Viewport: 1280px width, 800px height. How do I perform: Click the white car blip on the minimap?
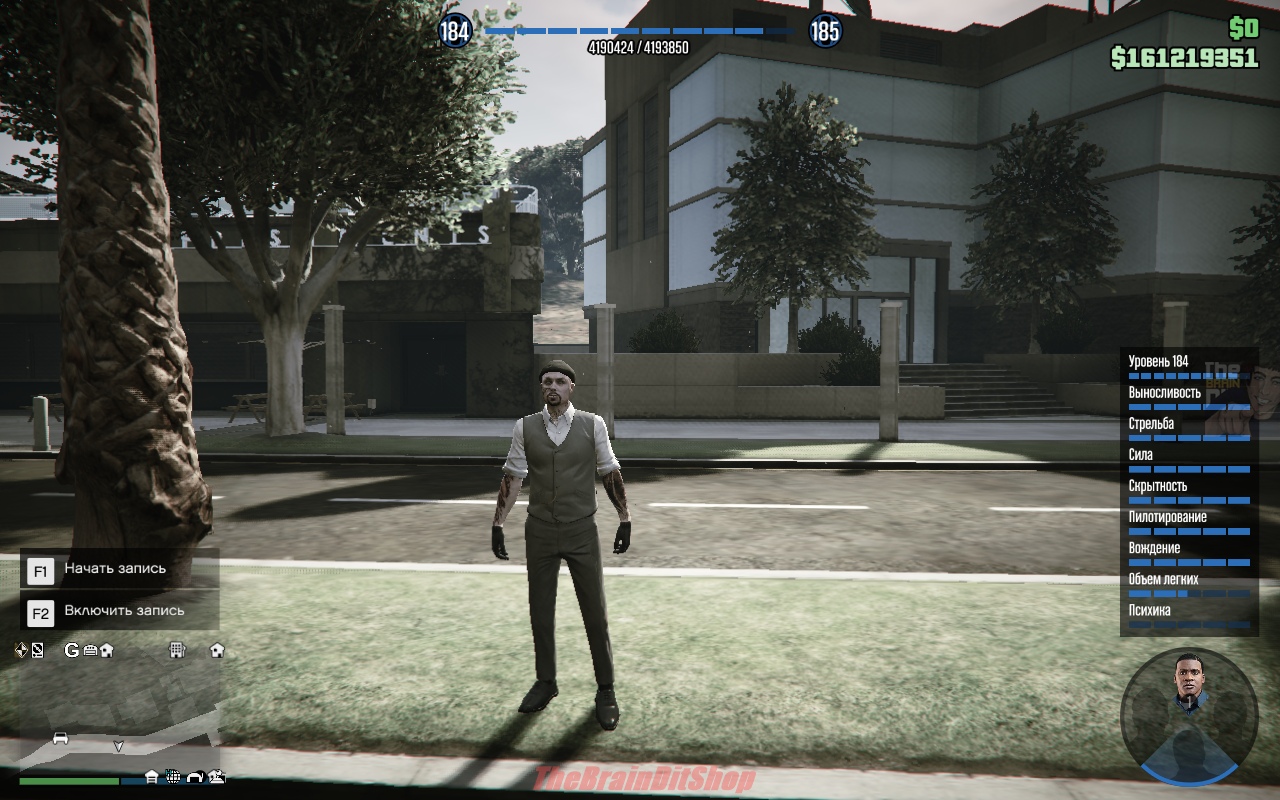tap(60, 738)
